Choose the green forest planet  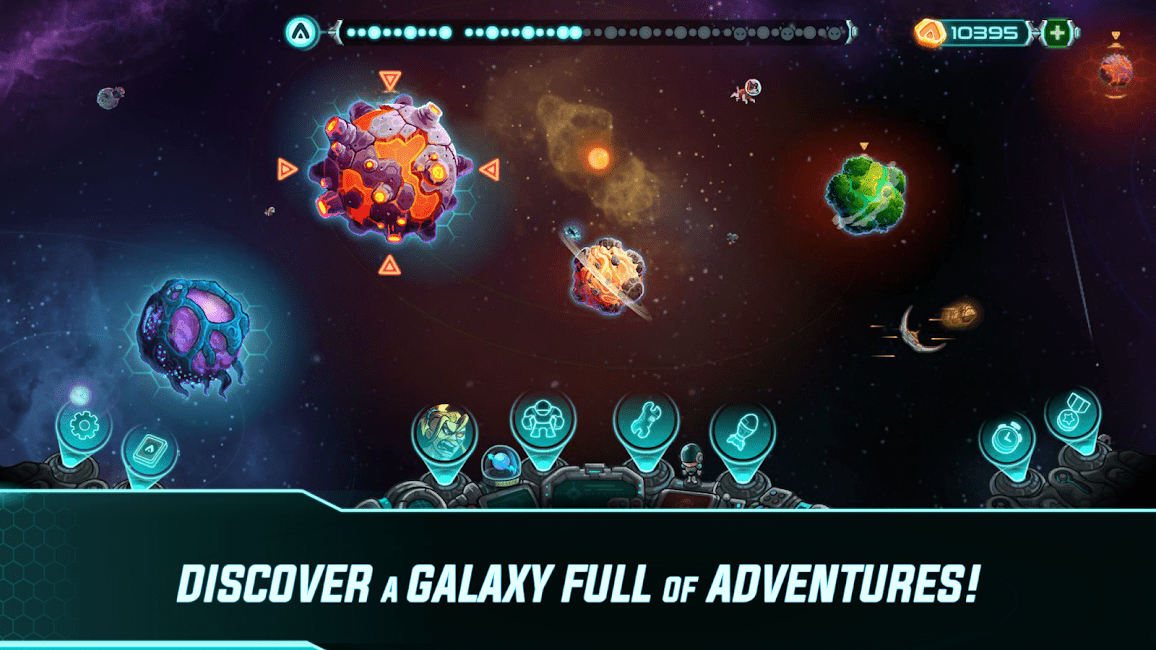[866, 194]
